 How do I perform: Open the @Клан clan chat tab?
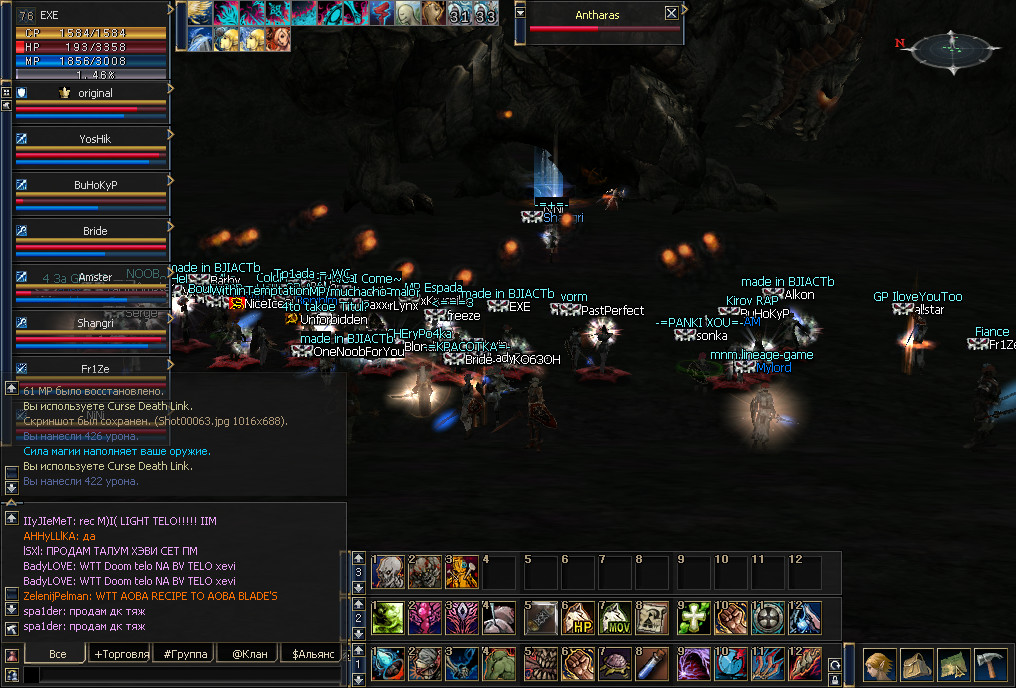pos(247,654)
